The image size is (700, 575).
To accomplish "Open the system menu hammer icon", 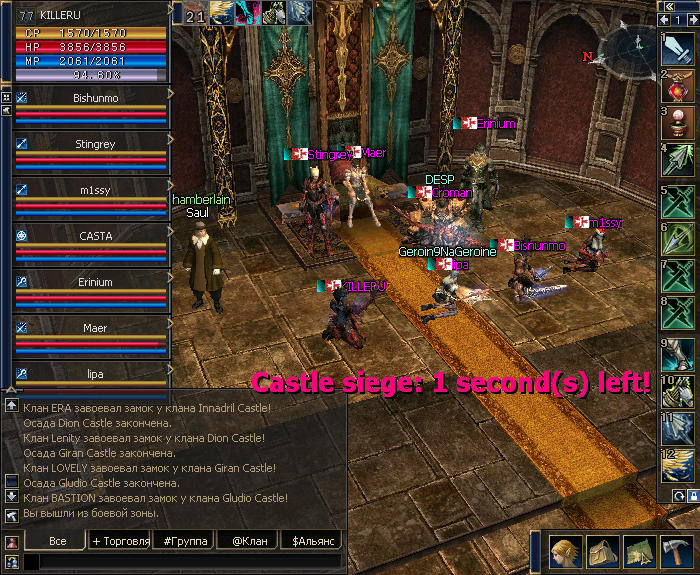I will (x=676, y=551).
